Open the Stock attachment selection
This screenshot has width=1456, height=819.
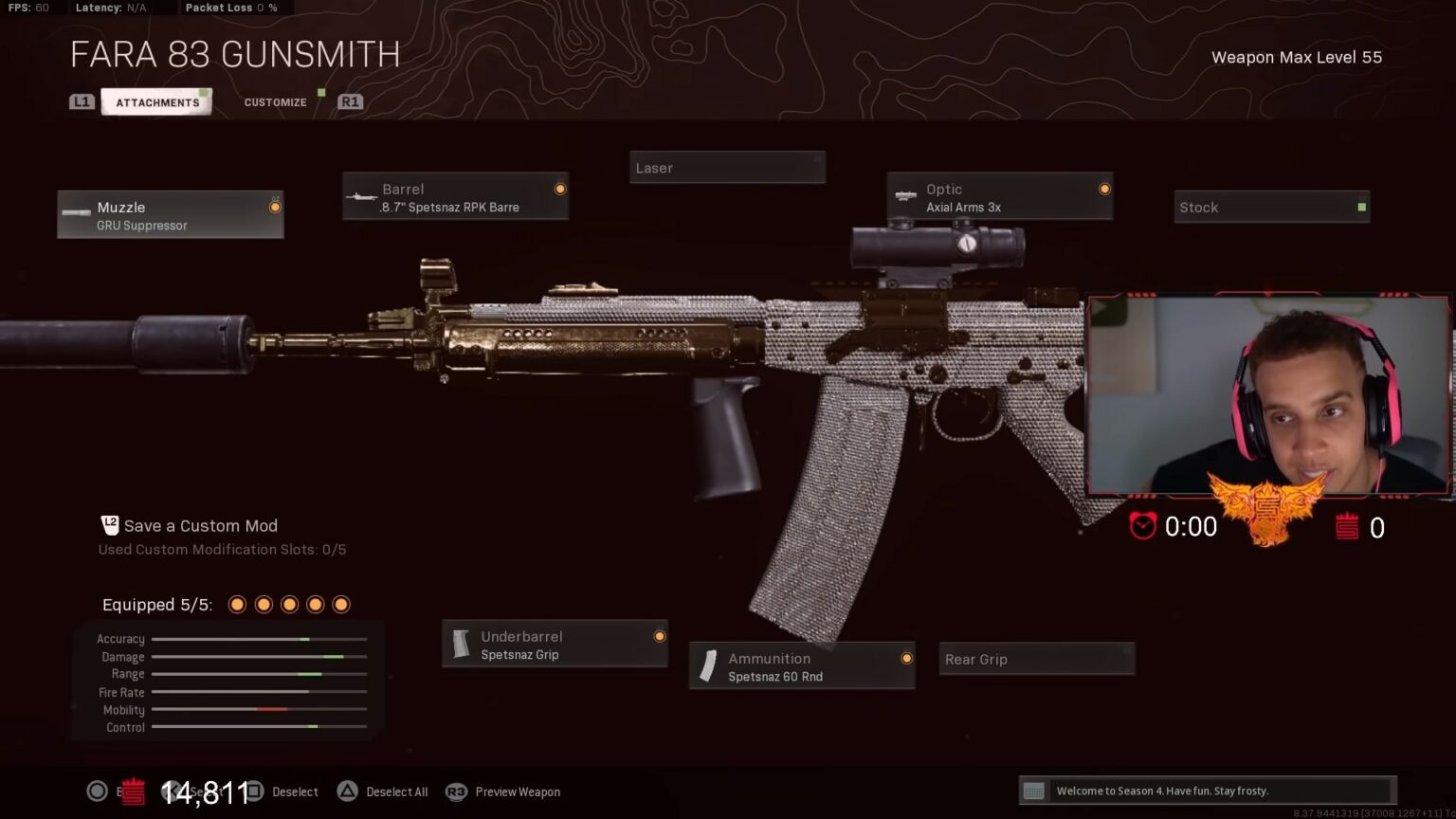coord(1271,207)
